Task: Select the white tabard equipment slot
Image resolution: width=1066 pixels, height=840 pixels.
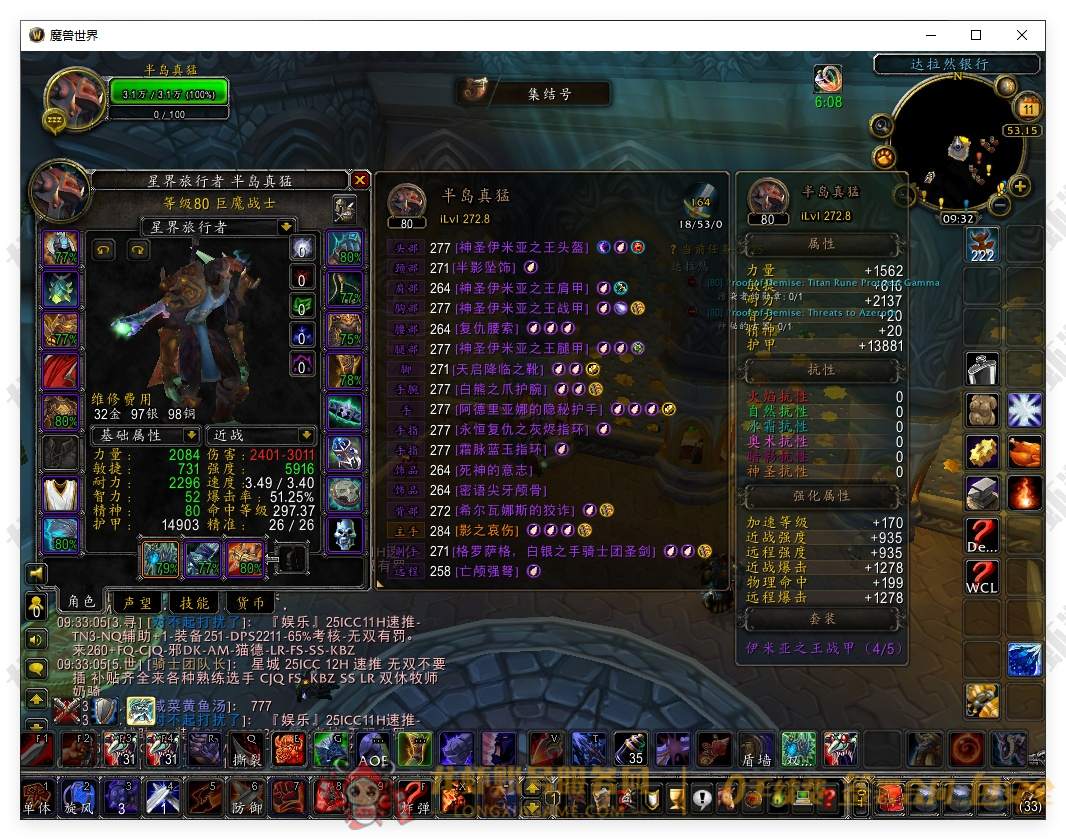Action: click(x=60, y=495)
